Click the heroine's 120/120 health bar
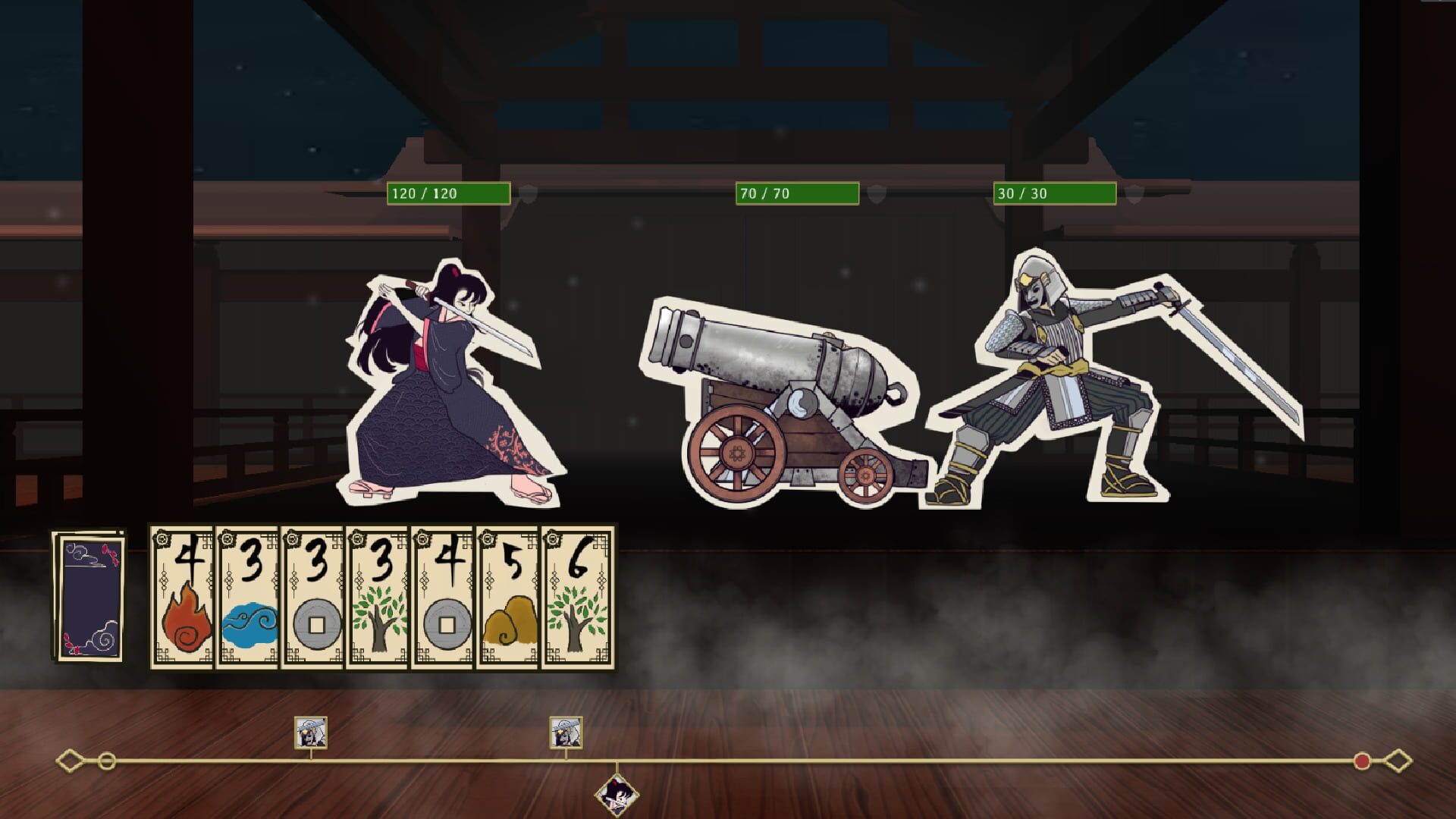The height and width of the screenshot is (819, 1456). [x=447, y=194]
